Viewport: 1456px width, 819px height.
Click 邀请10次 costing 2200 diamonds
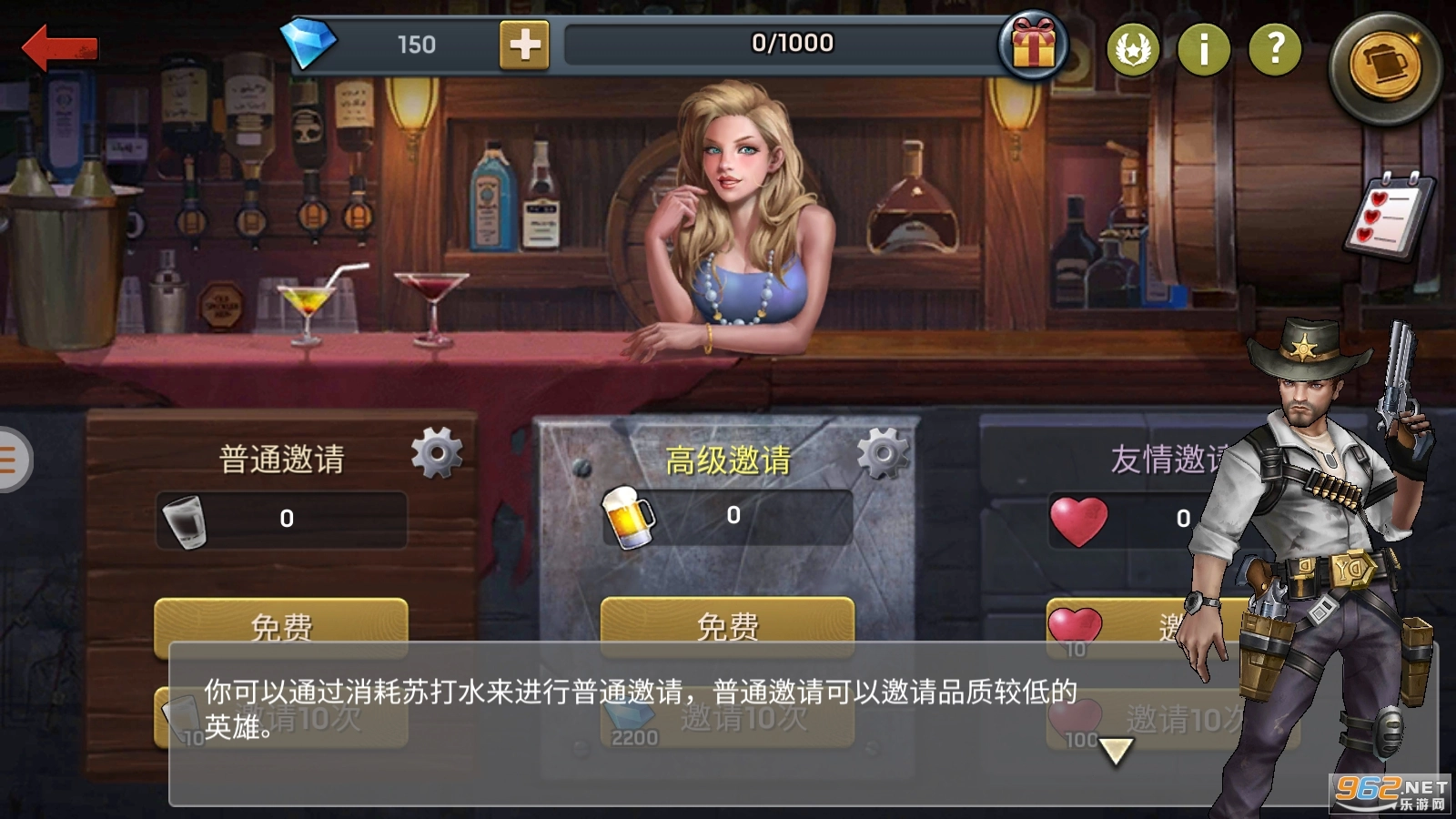(x=728, y=719)
